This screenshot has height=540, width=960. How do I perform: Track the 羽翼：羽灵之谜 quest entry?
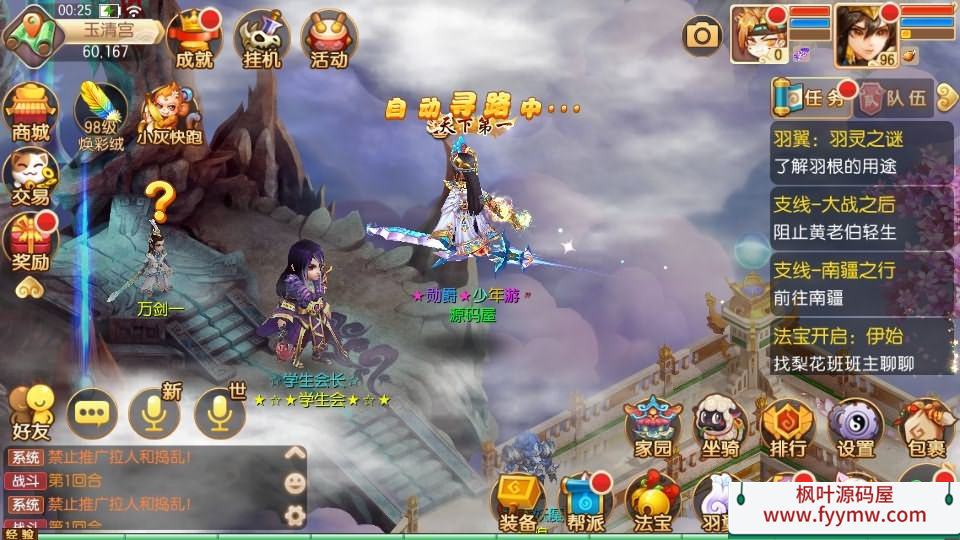[x=861, y=150]
